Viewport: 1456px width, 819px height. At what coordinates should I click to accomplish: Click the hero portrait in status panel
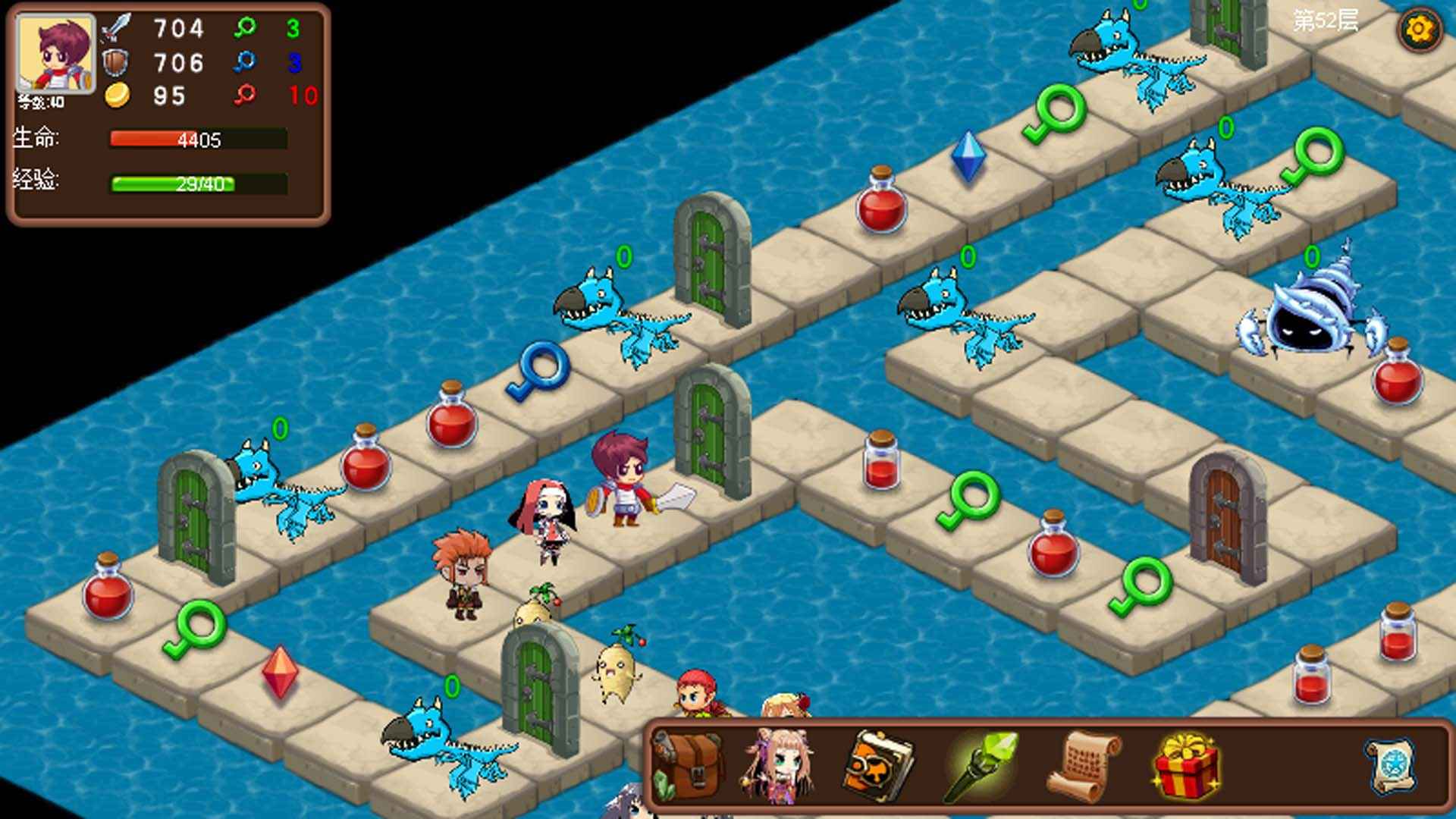pos(56,53)
